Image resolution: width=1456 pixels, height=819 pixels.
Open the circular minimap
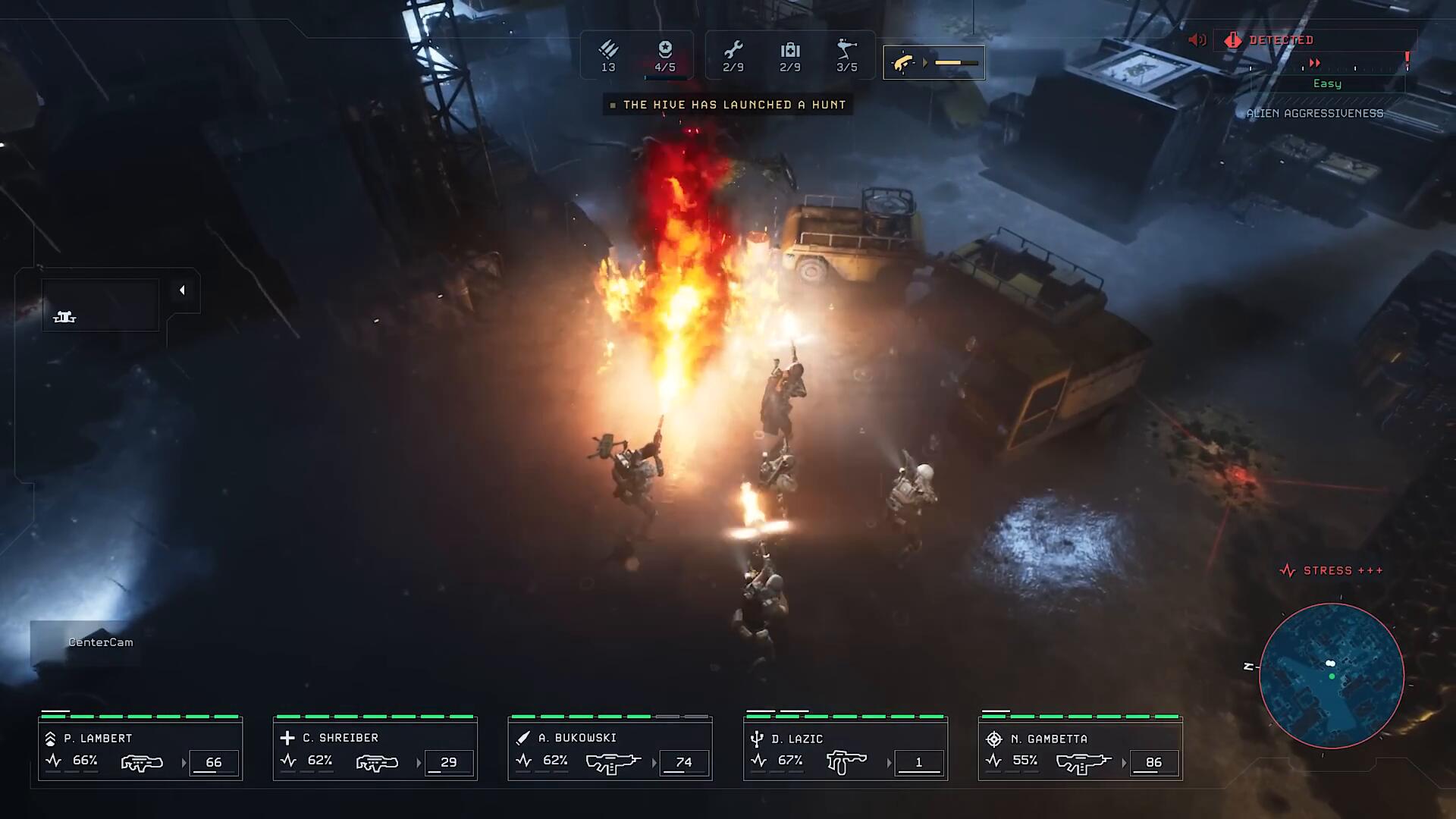(x=1331, y=675)
